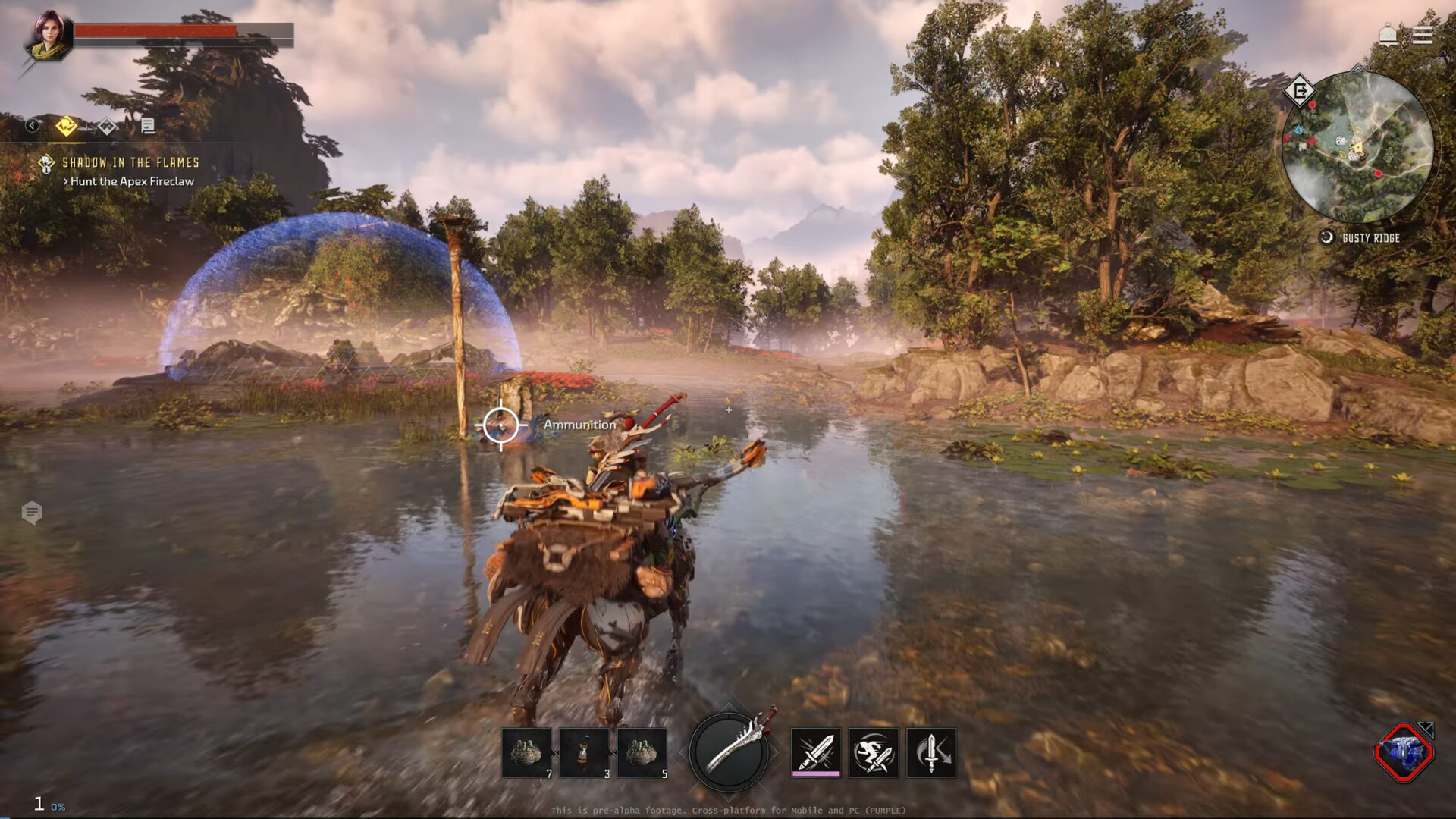This screenshot has width=1456, height=819.
Task: Open the scroll notes tracker tab
Action: [148, 126]
